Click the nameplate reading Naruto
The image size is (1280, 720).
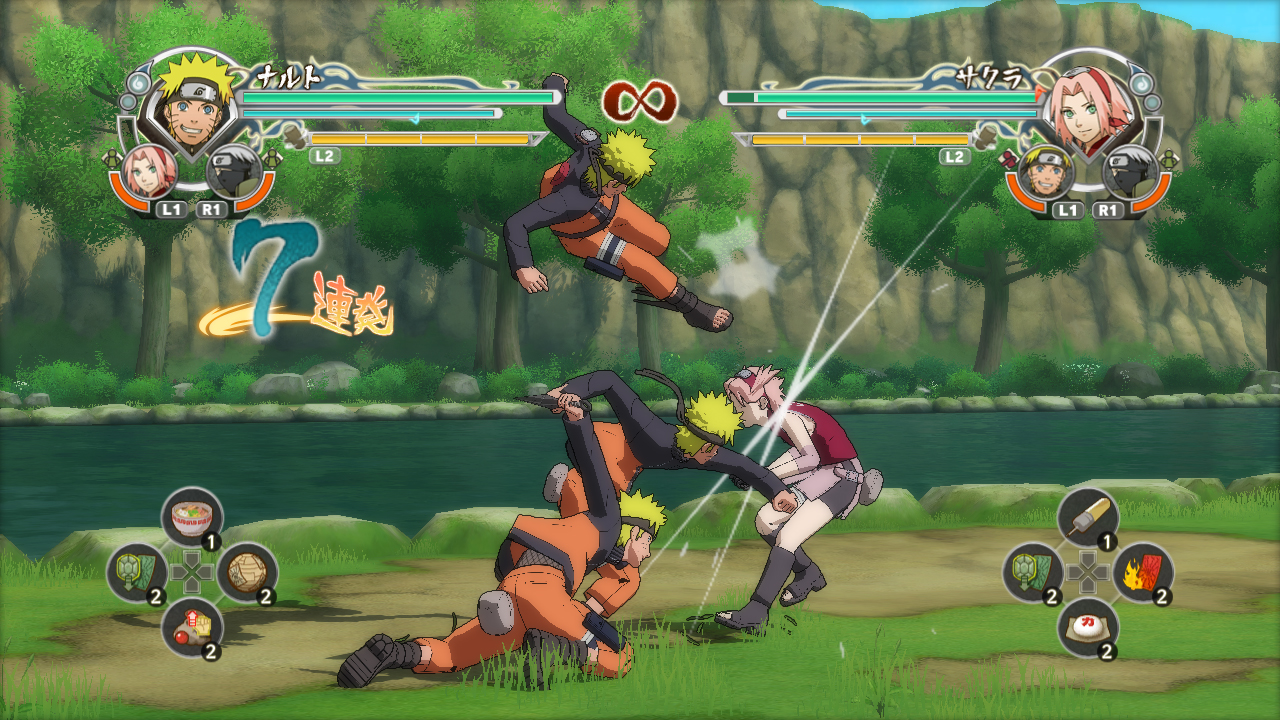[290, 75]
